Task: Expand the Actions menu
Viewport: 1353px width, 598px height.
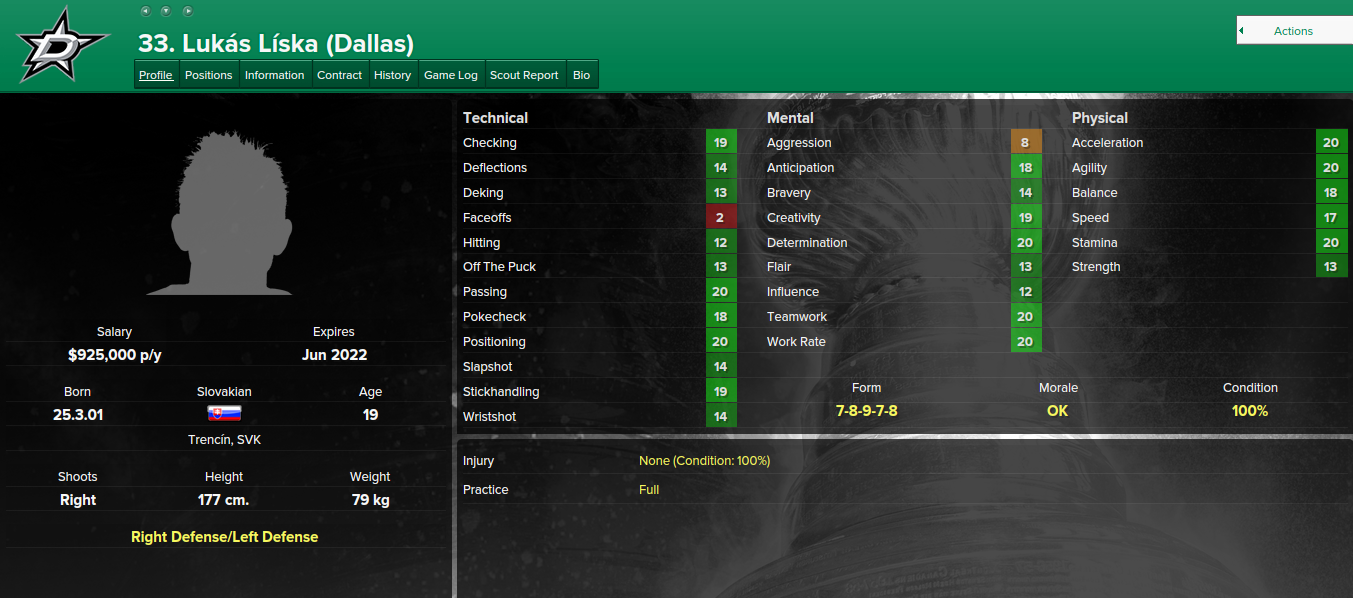Action: click(x=1293, y=31)
